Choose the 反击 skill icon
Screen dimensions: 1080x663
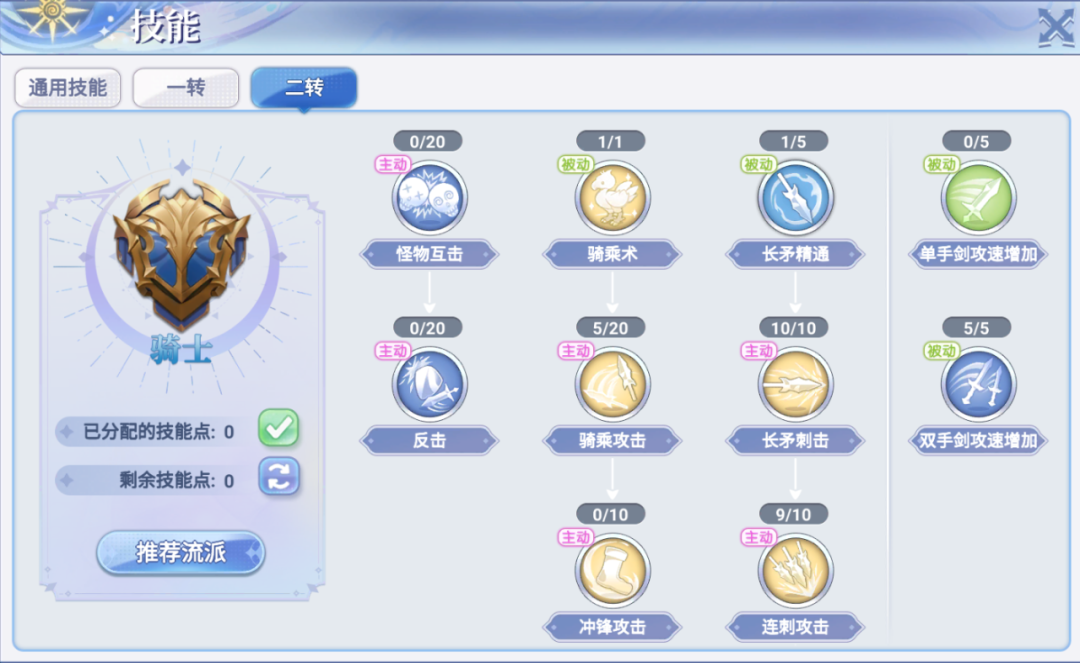point(429,384)
